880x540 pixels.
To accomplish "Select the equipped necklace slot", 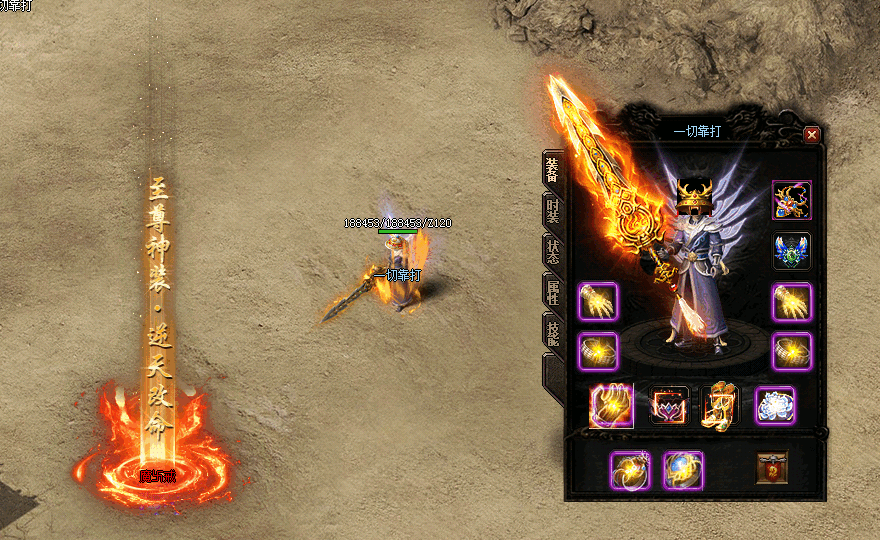I will [x=792, y=200].
